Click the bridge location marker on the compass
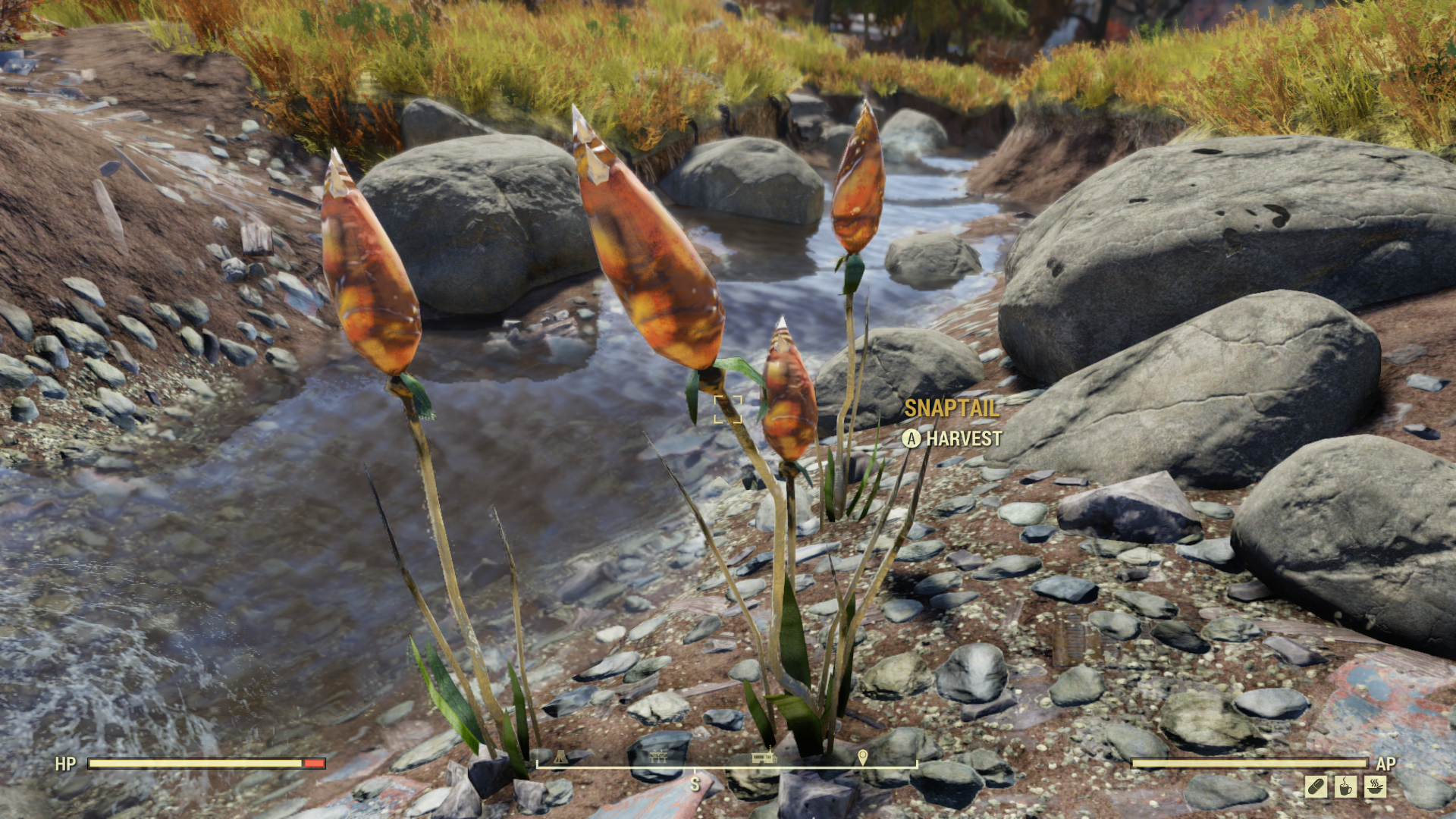Image resolution: width=1456 pixels, height=819 pixels. (x=658, y=756)
